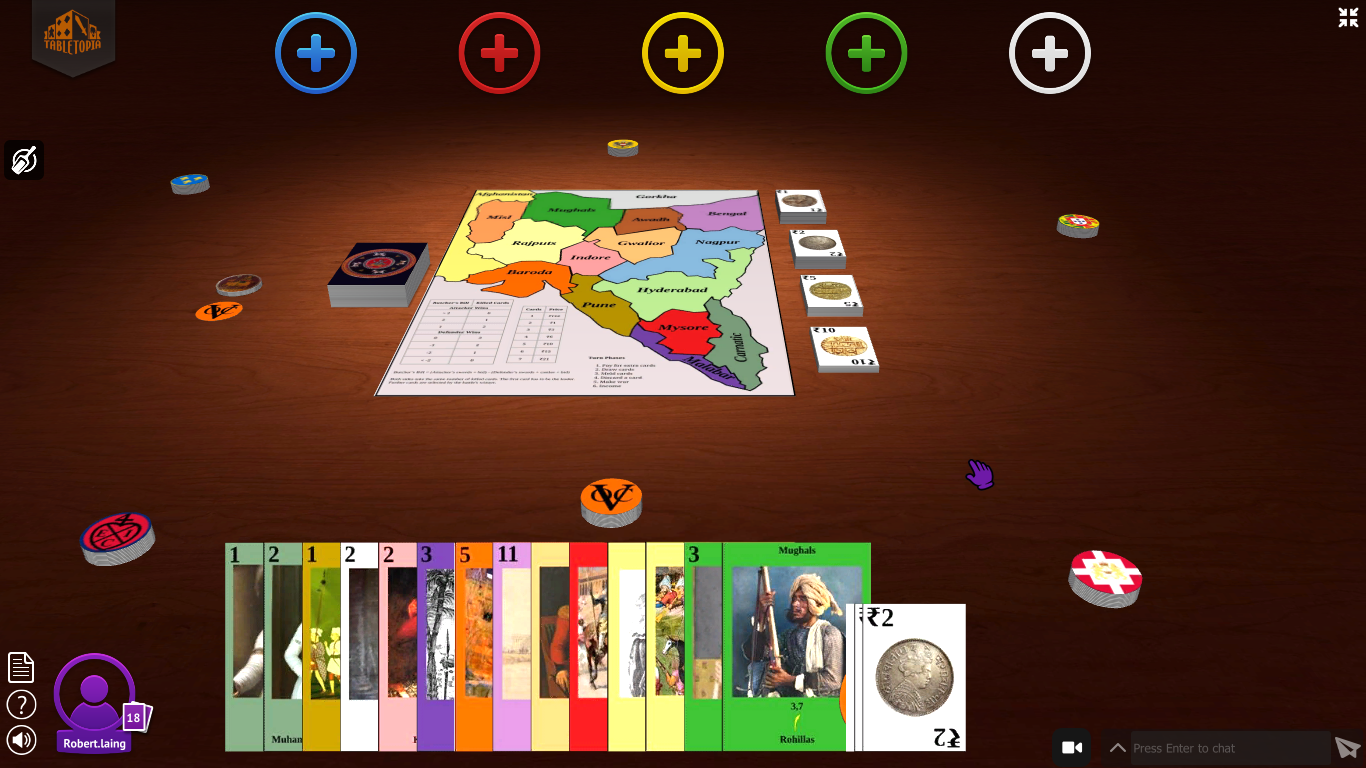Select the video camera icon near chat
The image size is (1366, 768).
1073,747
